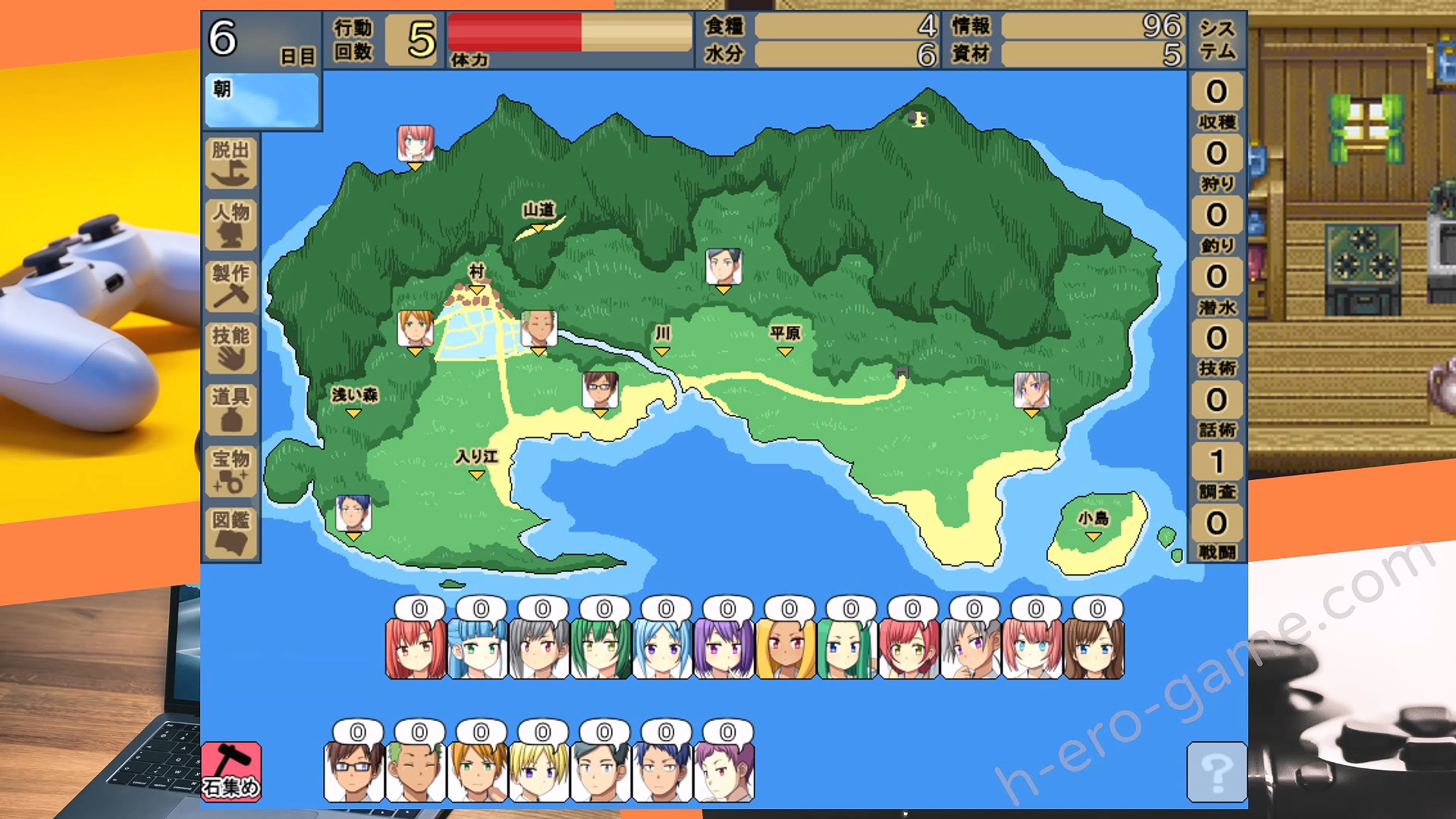1456x819 pixels.
Task: Open the 技能 skills menu
Action: [231, 348]
